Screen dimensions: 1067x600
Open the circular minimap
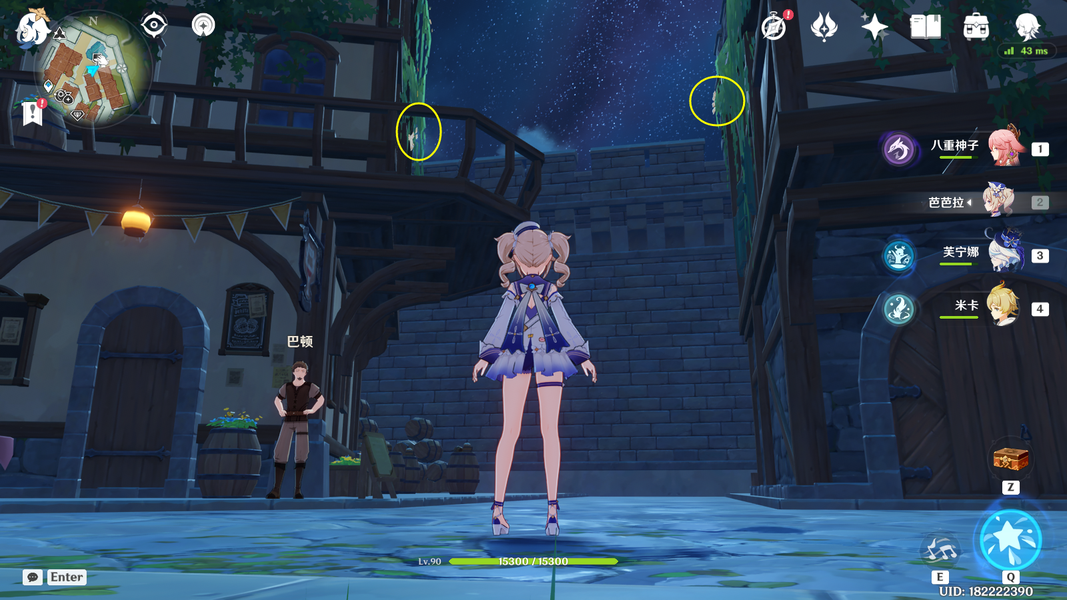coord(95,70)
